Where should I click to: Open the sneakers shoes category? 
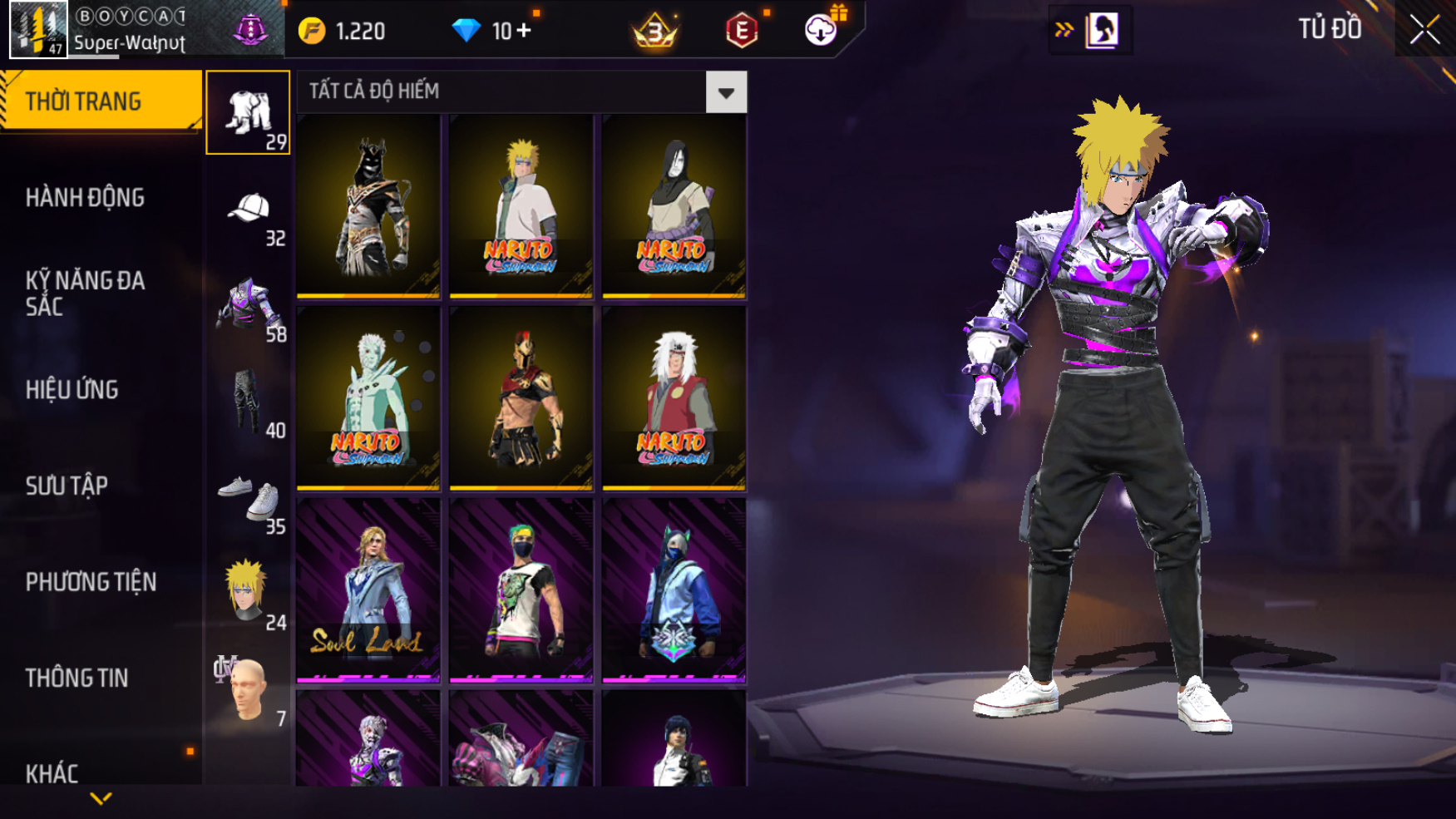(248, 499)
